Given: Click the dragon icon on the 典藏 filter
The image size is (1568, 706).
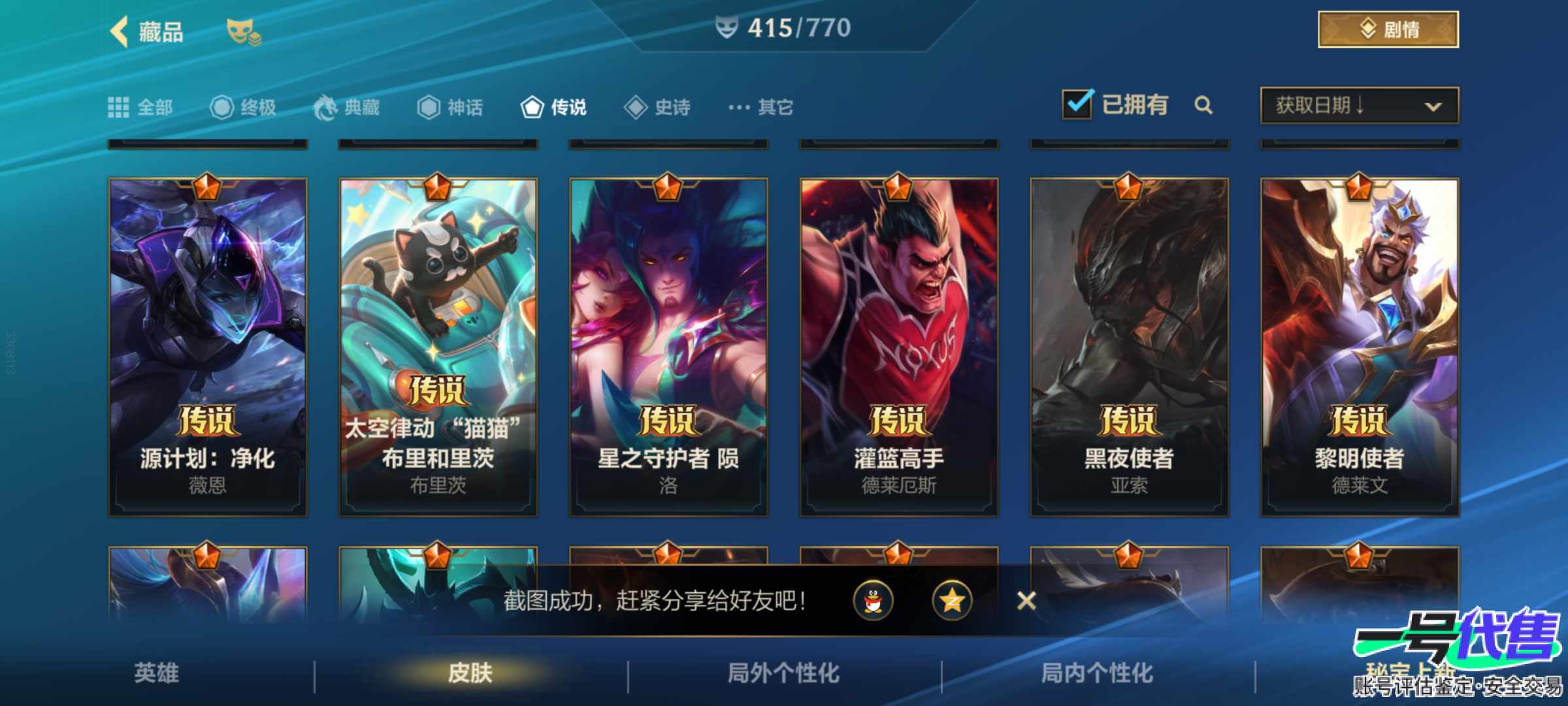Looking at the screenshot, I should pyautogui.click(x=327, y=106).
